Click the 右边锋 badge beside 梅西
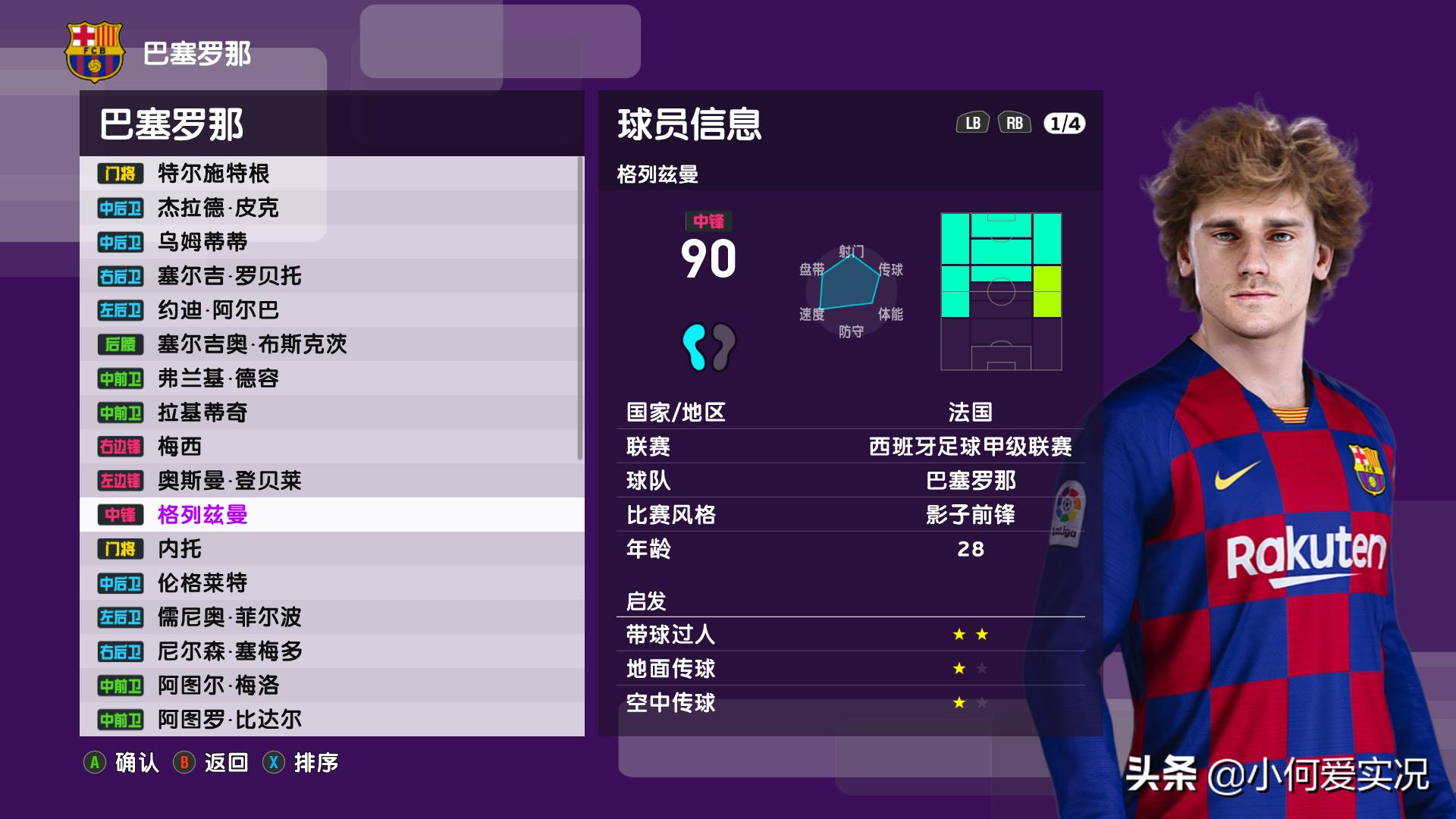This screenshot has width=1456, height=819. [121, 447]
